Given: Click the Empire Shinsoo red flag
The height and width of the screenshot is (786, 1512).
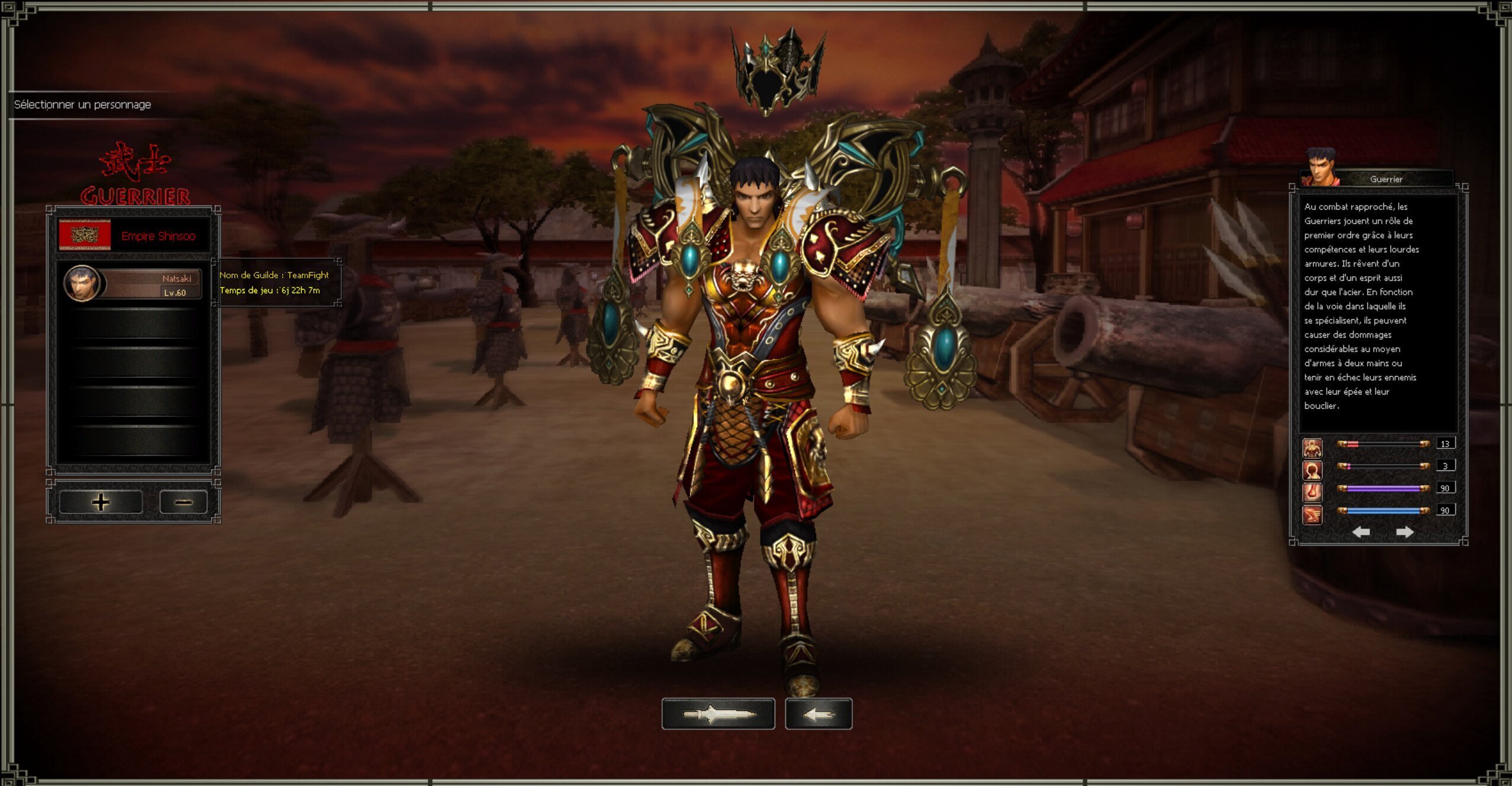Looking at the screenshot, I should click(x=85, y=235).
